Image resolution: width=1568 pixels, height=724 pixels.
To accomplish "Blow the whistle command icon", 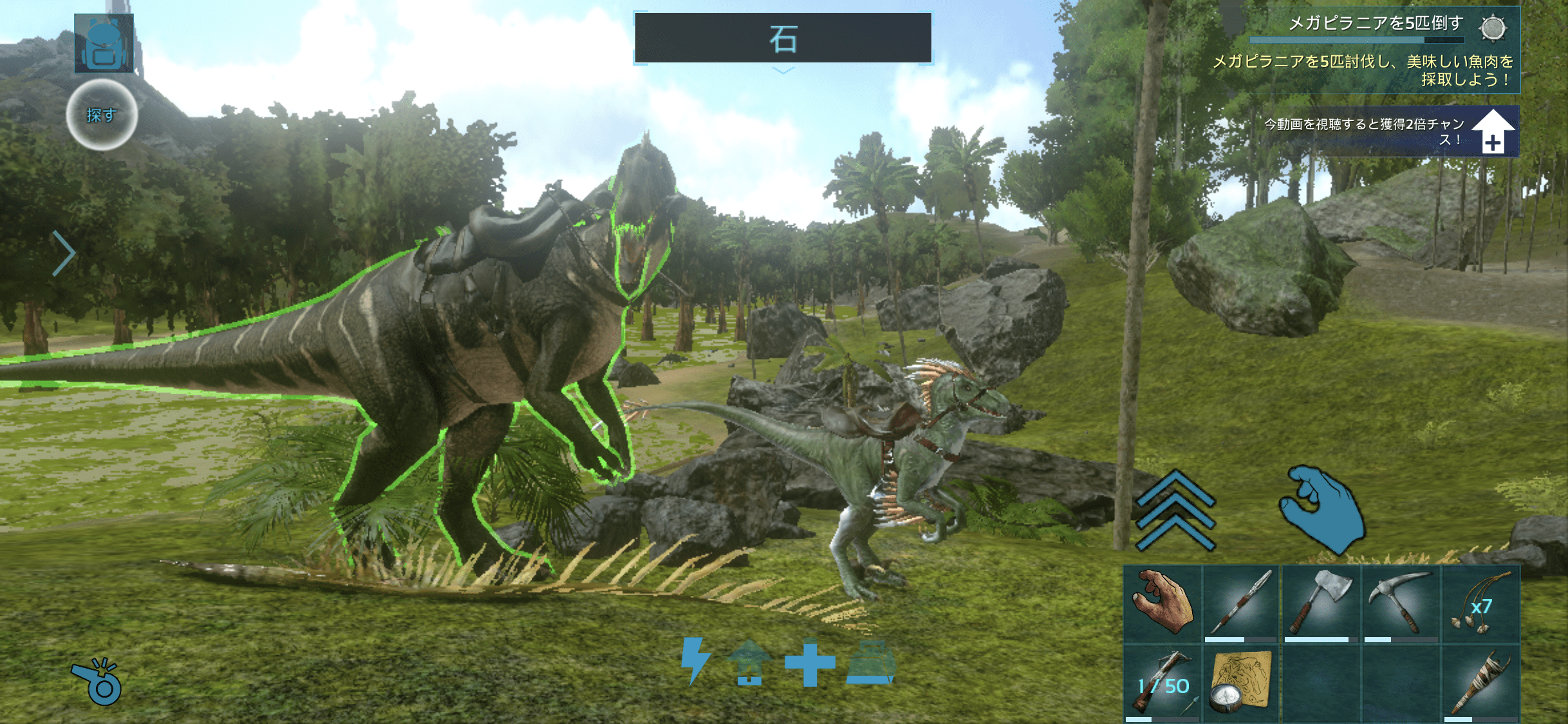I will (97, 682).
